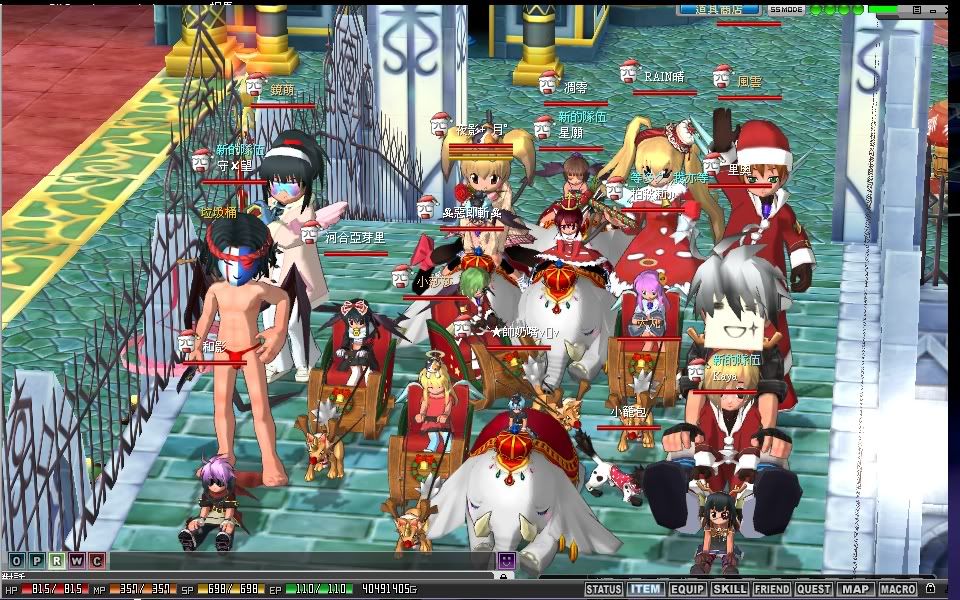This screenshot has height=600, width=960.
Task: Open the blue 道具商店 item shop button
Action: coord(718,9)
